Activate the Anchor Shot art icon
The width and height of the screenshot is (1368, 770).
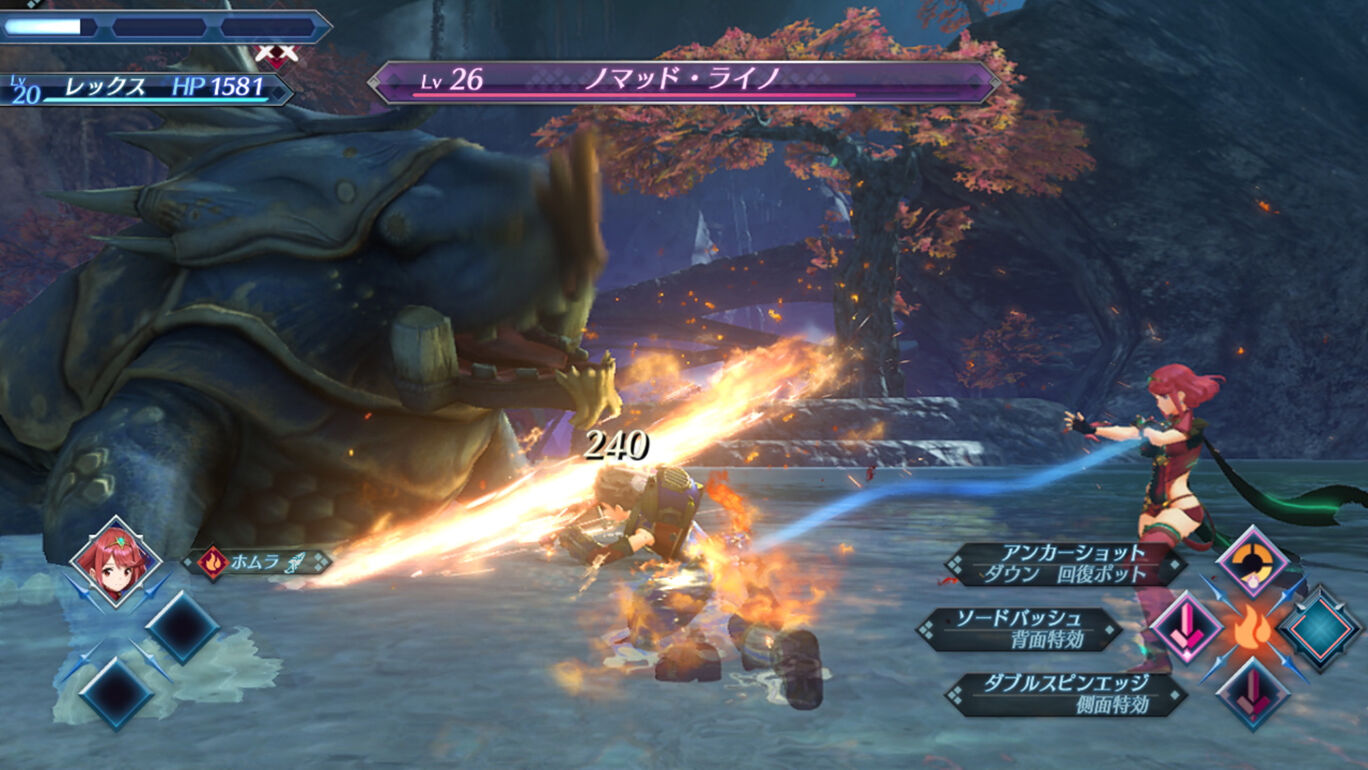click(x=1252, y=562)
